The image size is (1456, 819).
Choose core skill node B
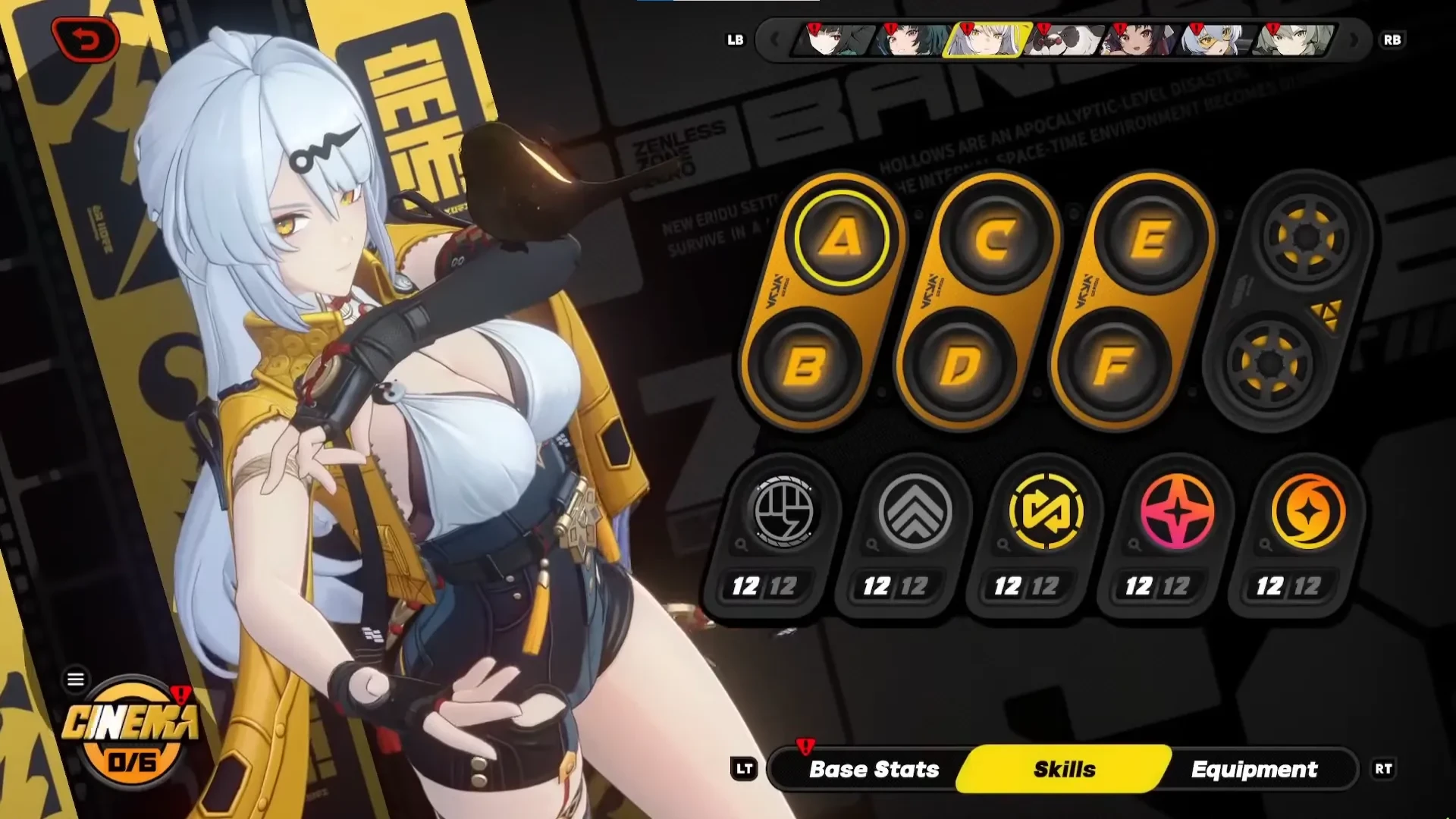coord(804,366)
